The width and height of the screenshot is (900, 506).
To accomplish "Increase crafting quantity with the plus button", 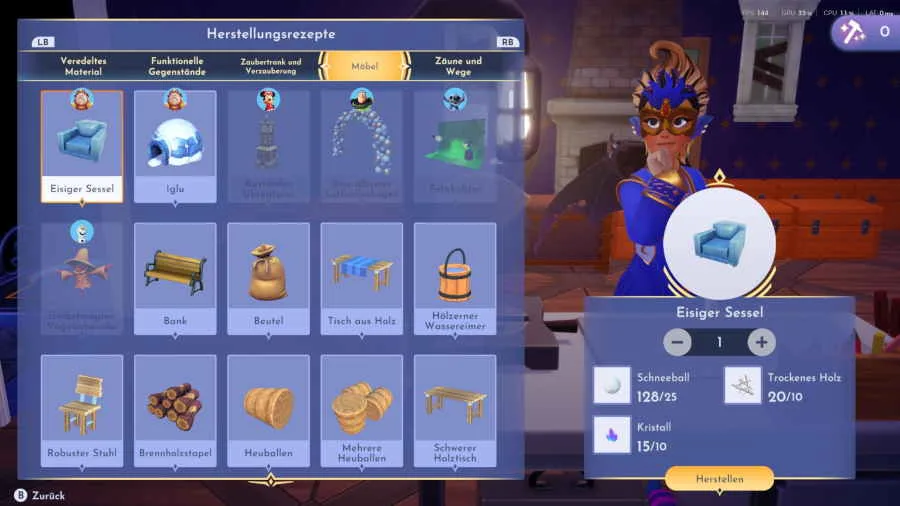I will 761,342.
